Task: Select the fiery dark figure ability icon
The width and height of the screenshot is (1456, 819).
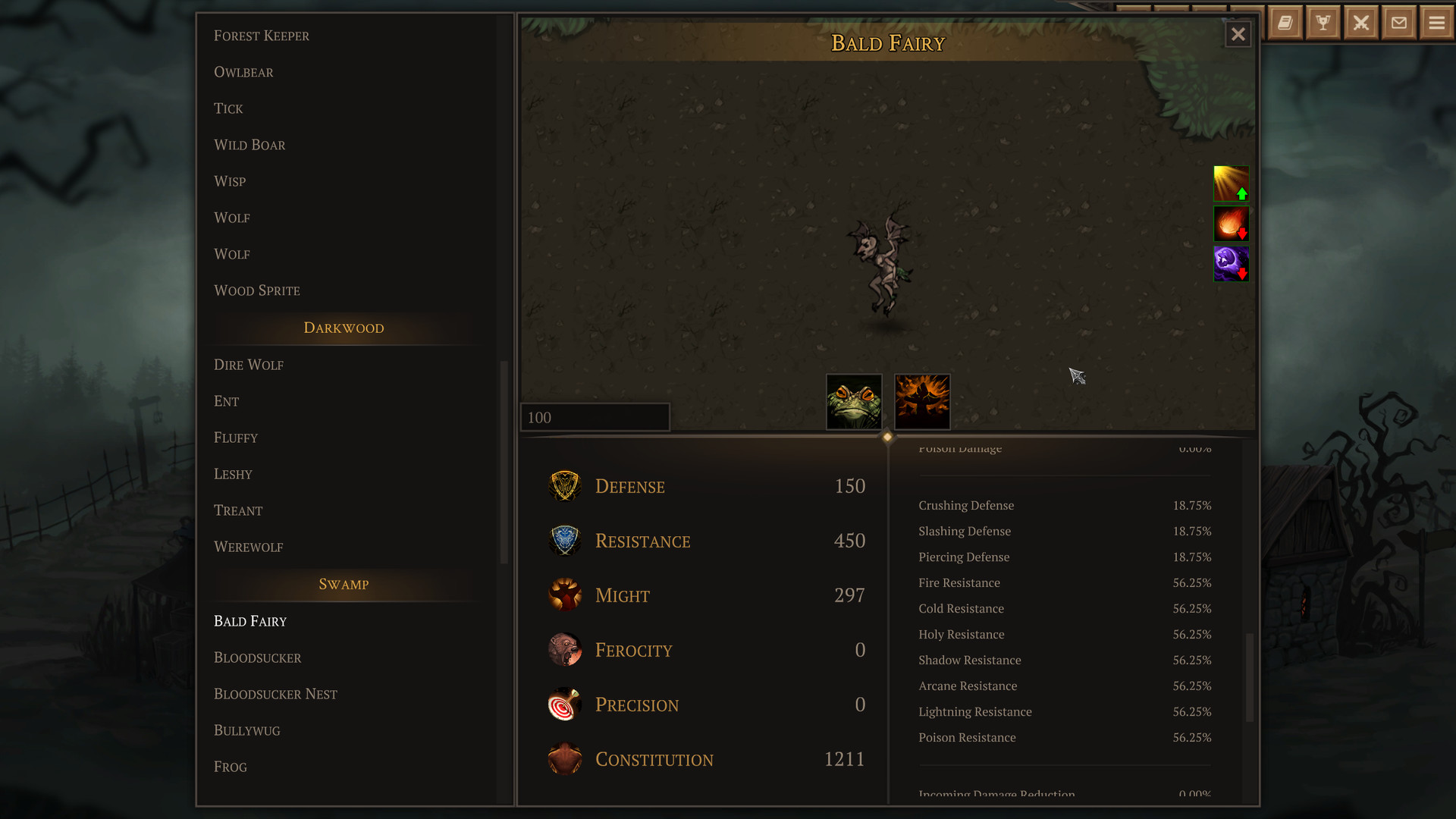Action: coord(922,401)
